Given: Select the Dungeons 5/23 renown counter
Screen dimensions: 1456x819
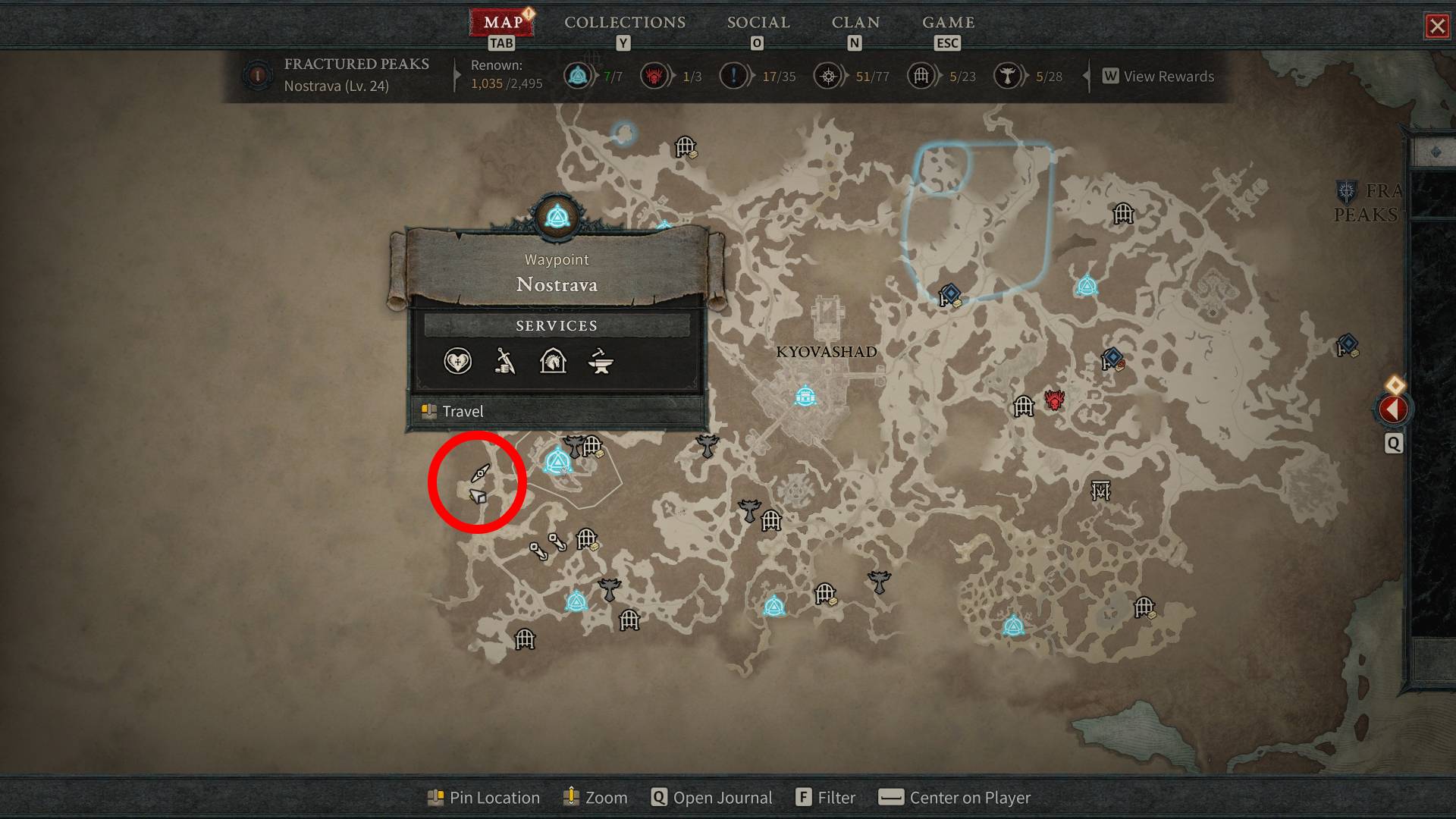Looking at the screenshot, I should [x=922, y=76].
